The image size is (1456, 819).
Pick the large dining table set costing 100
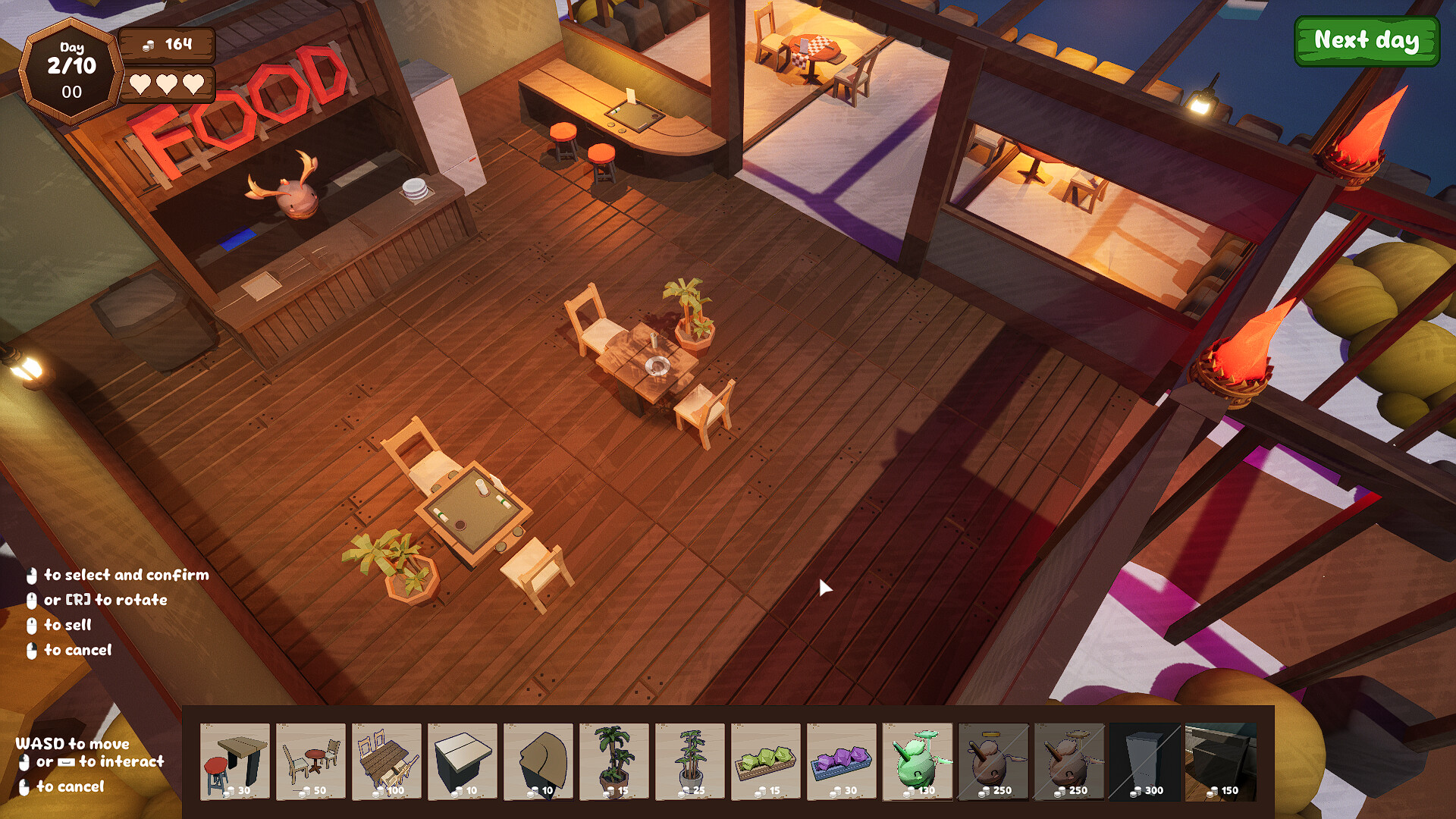(x=387, y=761)
